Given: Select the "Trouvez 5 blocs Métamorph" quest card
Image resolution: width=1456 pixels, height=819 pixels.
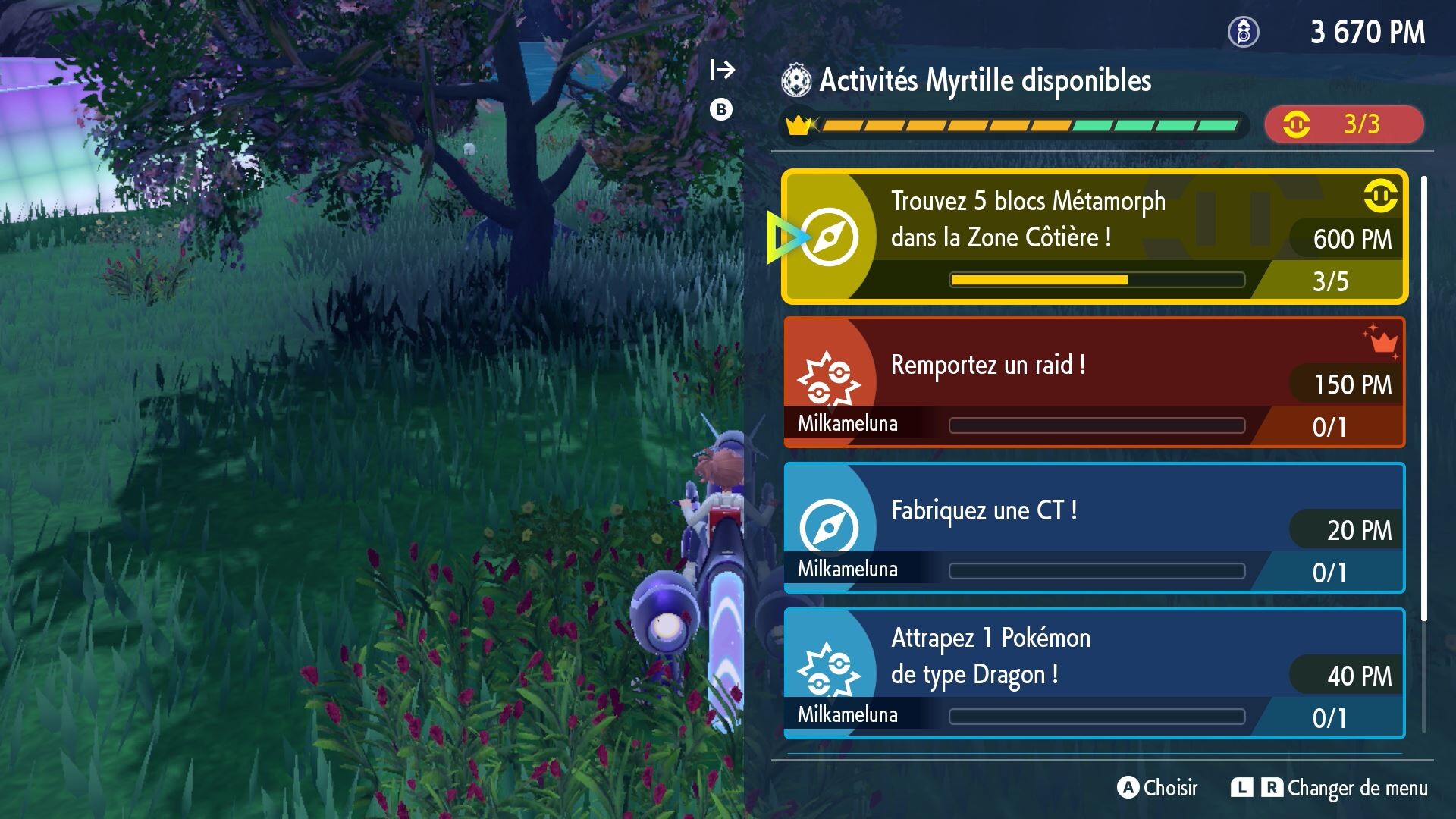Looking at the screenshot, I should [1092, 237].
